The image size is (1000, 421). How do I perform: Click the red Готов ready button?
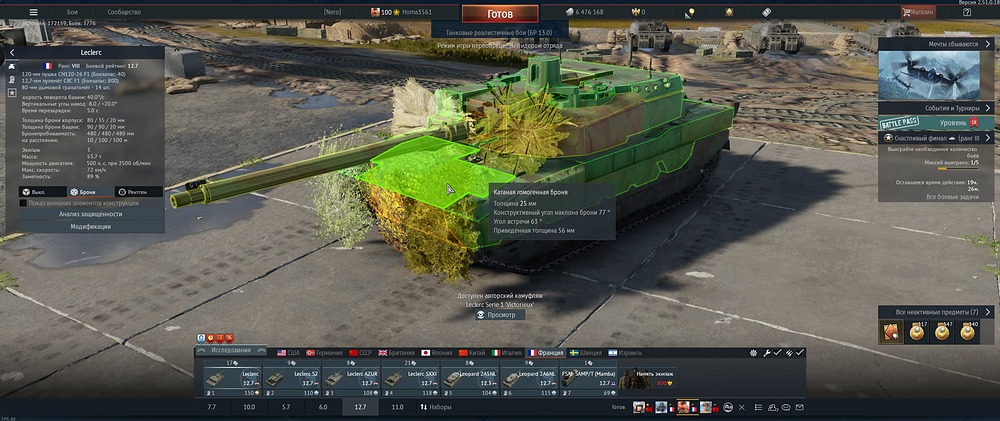click(x=499, y=14)
